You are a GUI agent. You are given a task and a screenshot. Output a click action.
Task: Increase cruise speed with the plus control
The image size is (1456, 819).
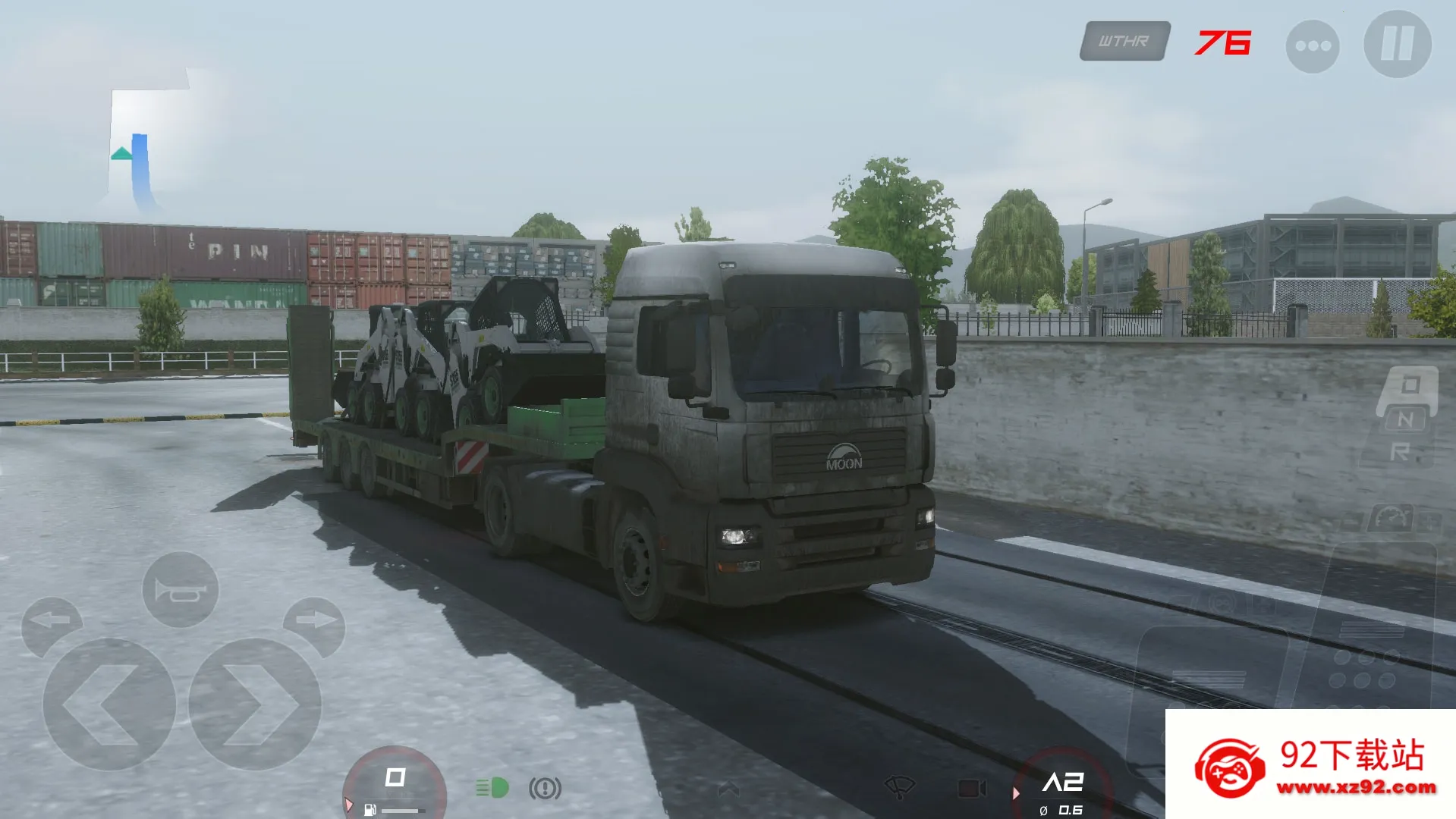tap(1432, 521)
